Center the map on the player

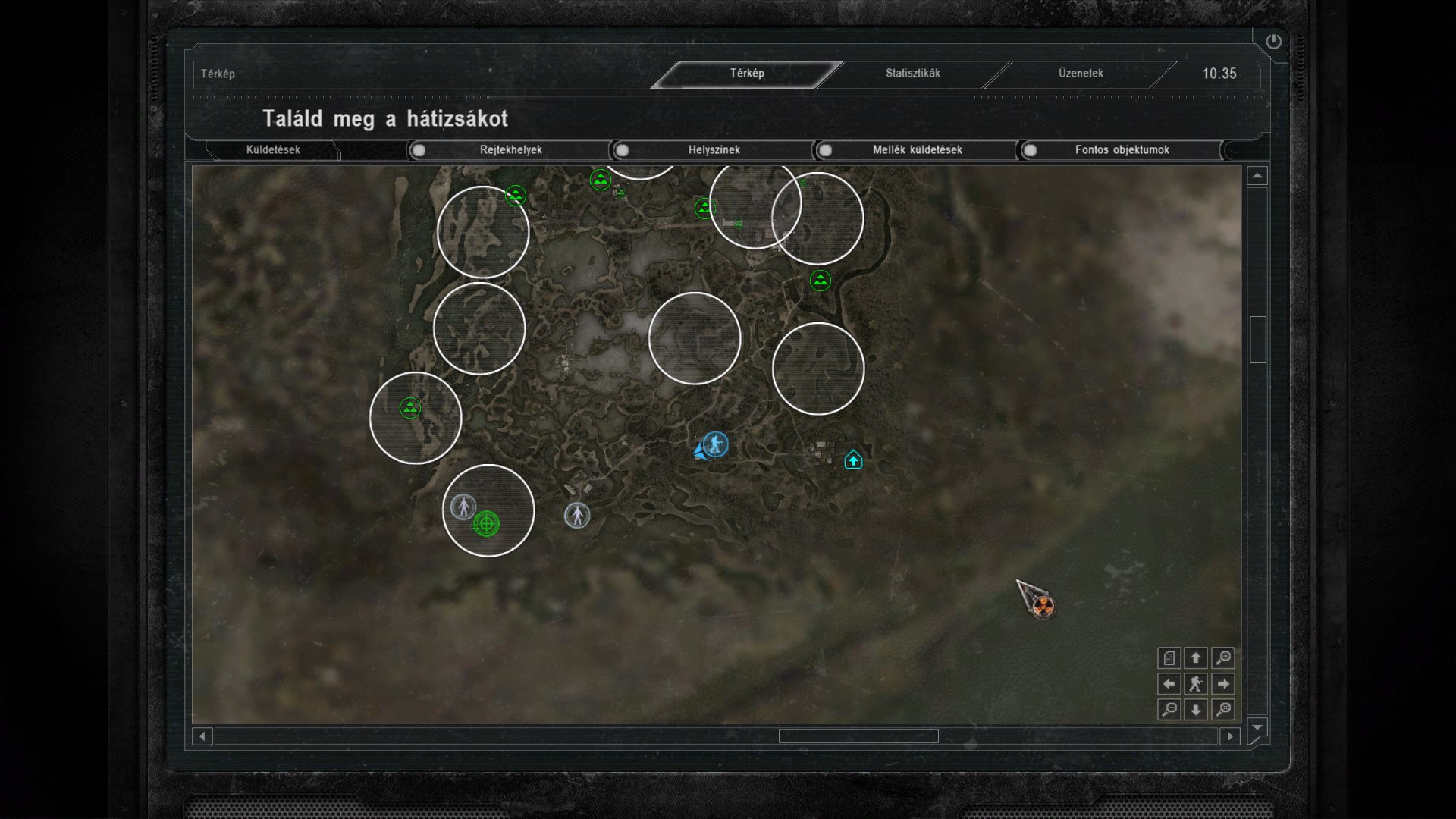click(1196, 684)
